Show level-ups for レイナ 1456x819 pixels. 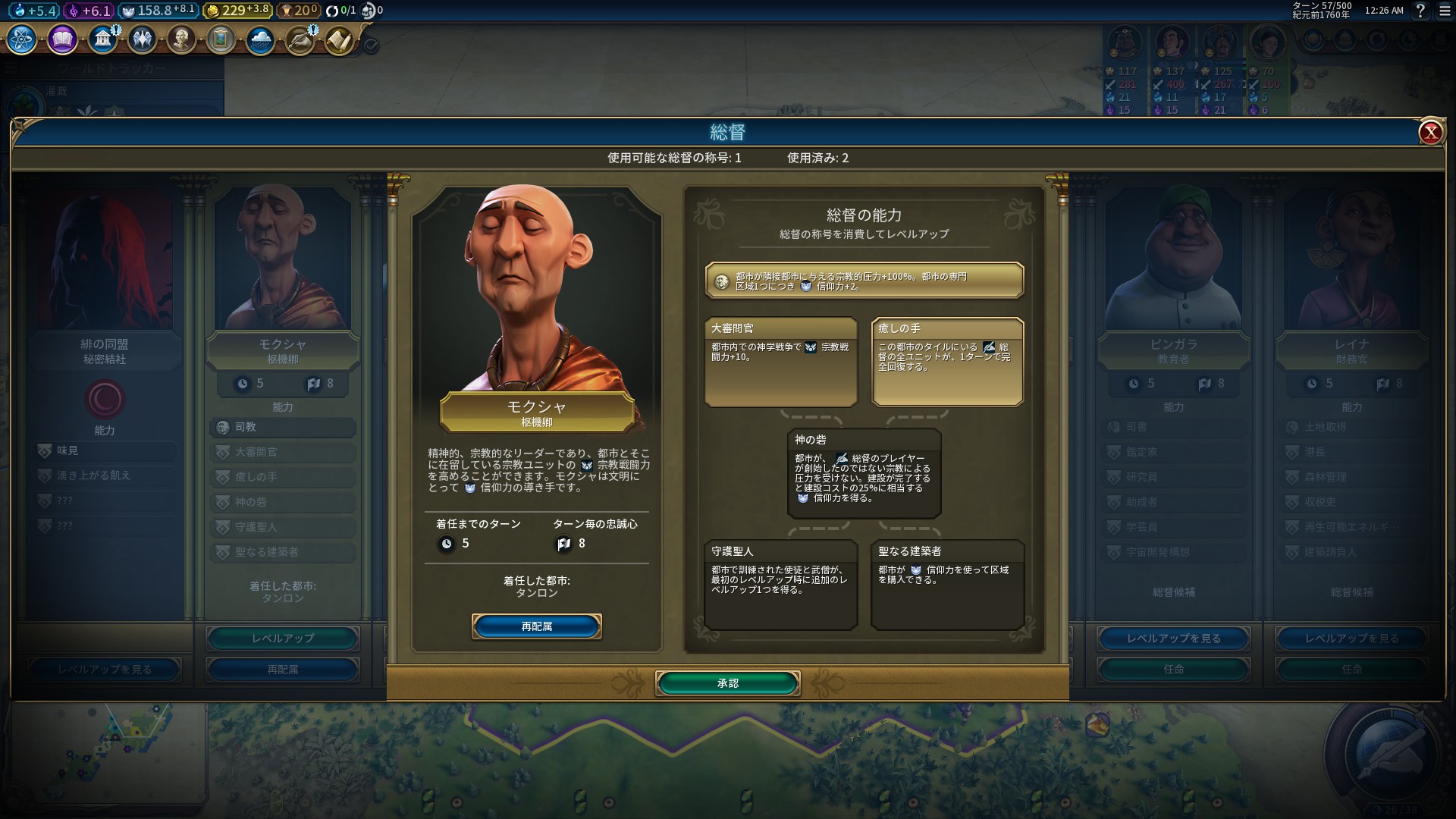tap(1351, 639)
